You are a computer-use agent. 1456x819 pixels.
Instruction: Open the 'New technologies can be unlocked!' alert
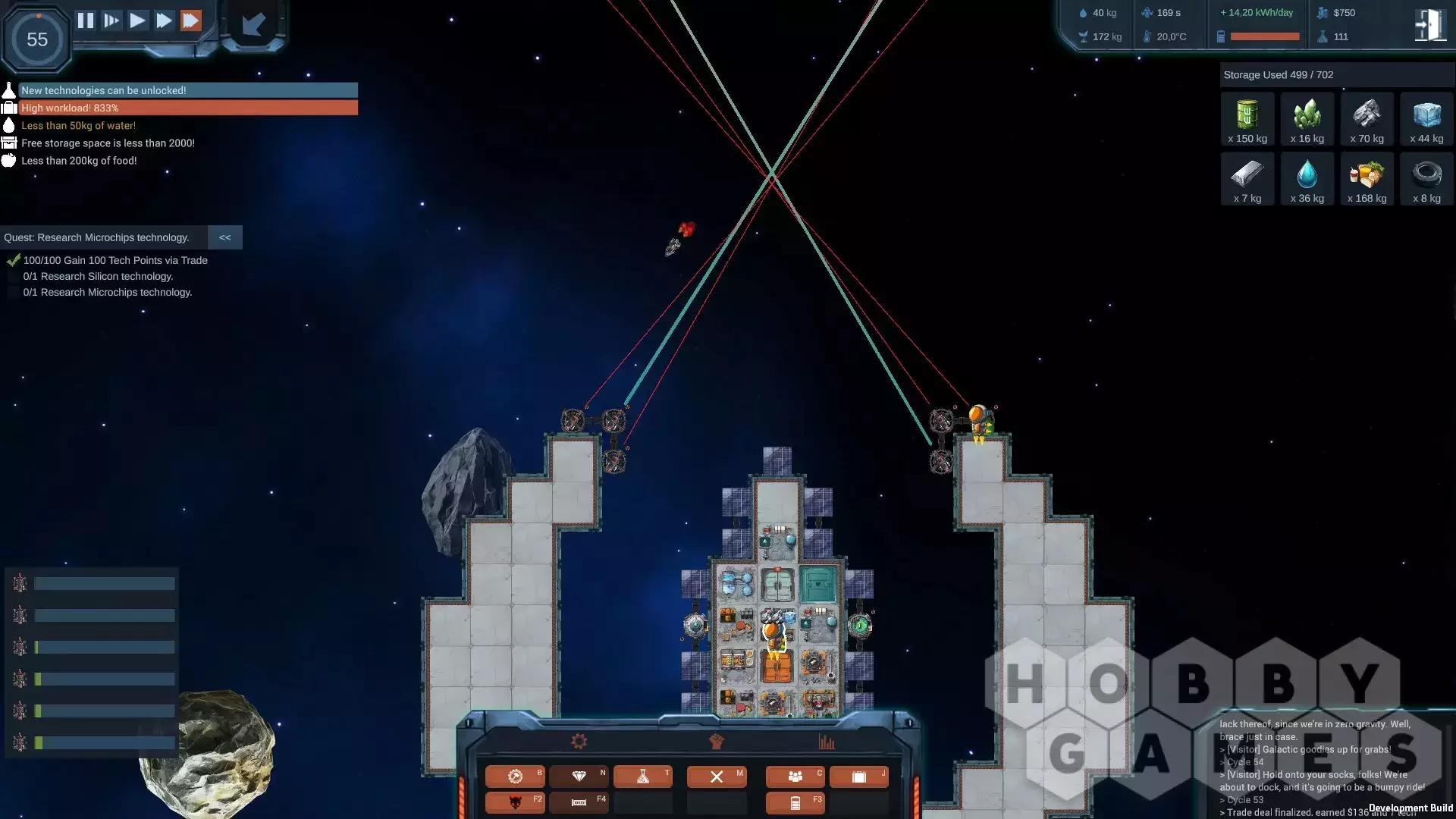point(187,90)
